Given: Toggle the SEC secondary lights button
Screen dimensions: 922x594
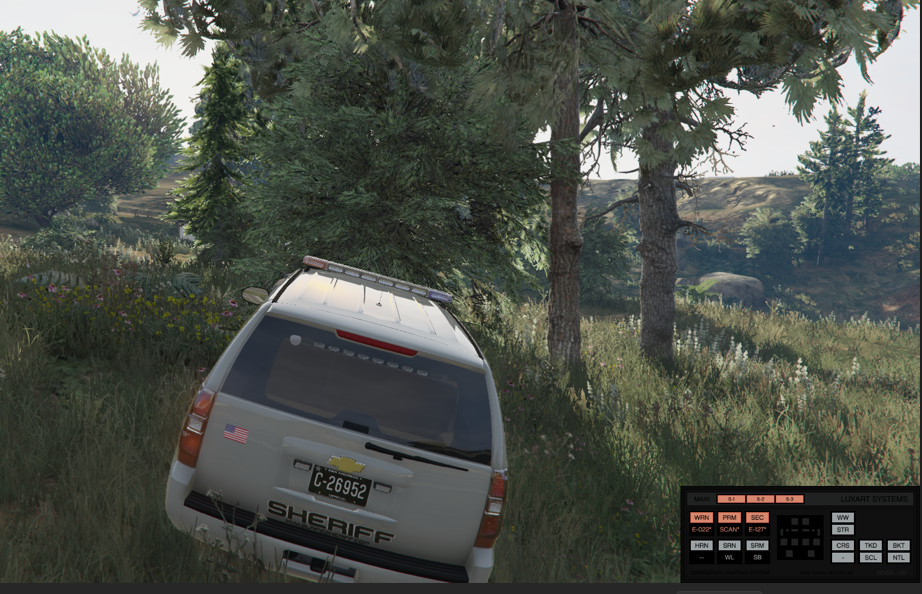Looking at the screenshot, I should [x=757, y=517].
